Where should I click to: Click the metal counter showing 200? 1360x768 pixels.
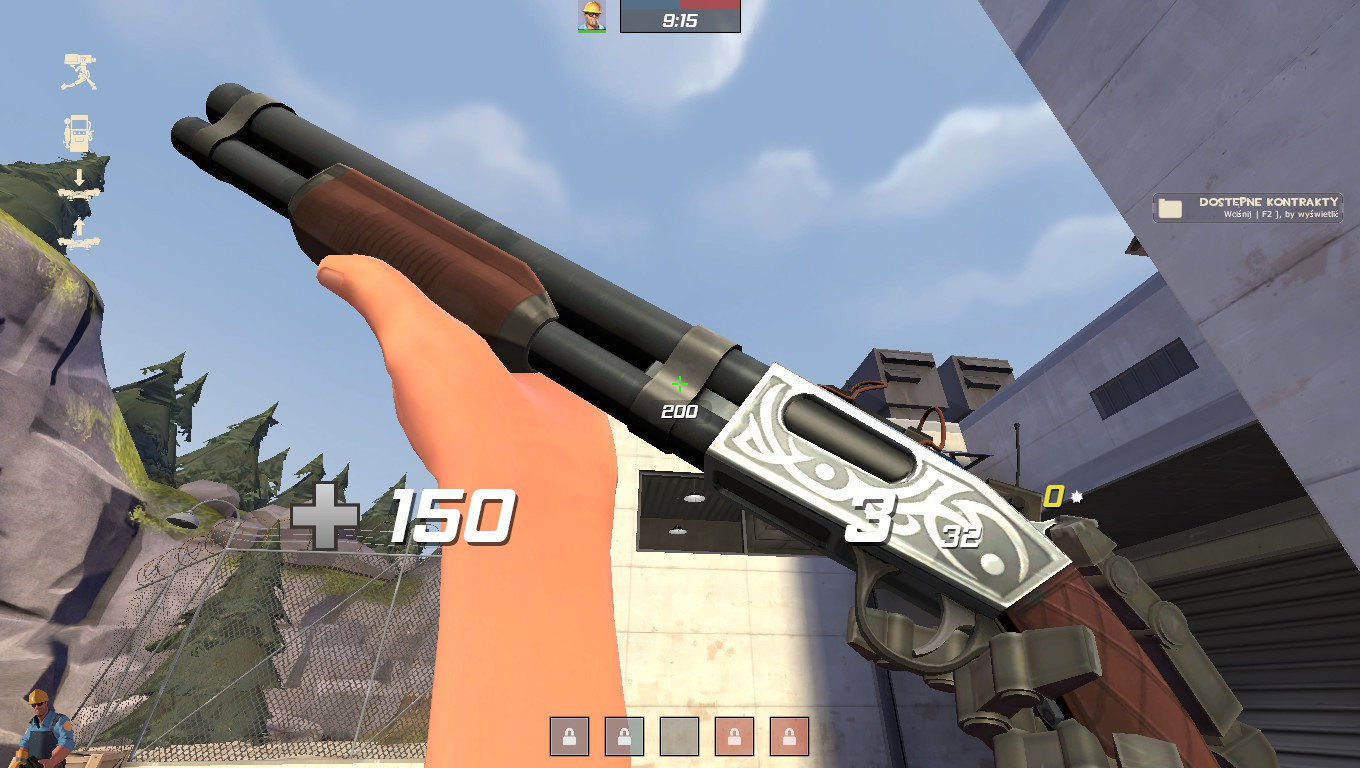(x=678, y=409)
